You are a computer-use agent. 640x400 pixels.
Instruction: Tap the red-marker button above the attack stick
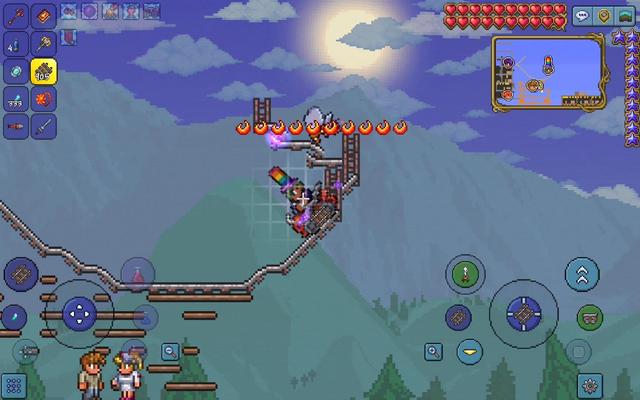pyautogui.click(x=464, y=272)
